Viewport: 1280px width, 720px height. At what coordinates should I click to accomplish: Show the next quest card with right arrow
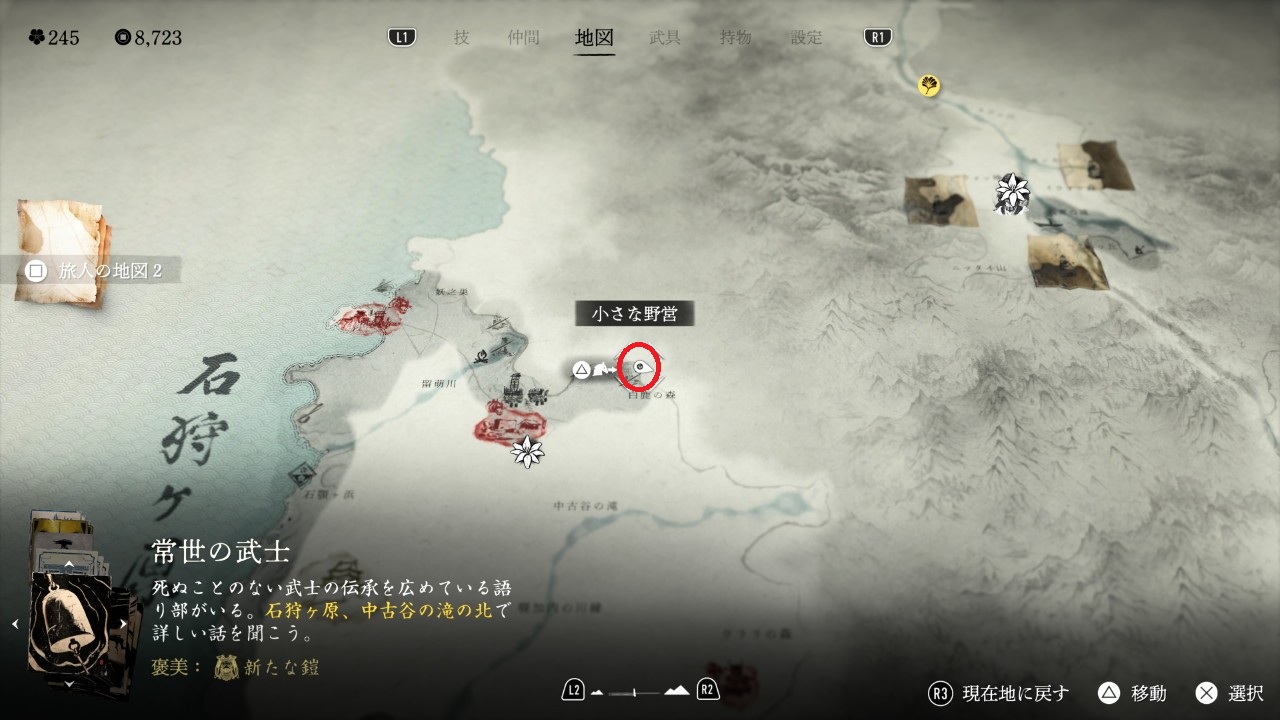pos(122,624)
